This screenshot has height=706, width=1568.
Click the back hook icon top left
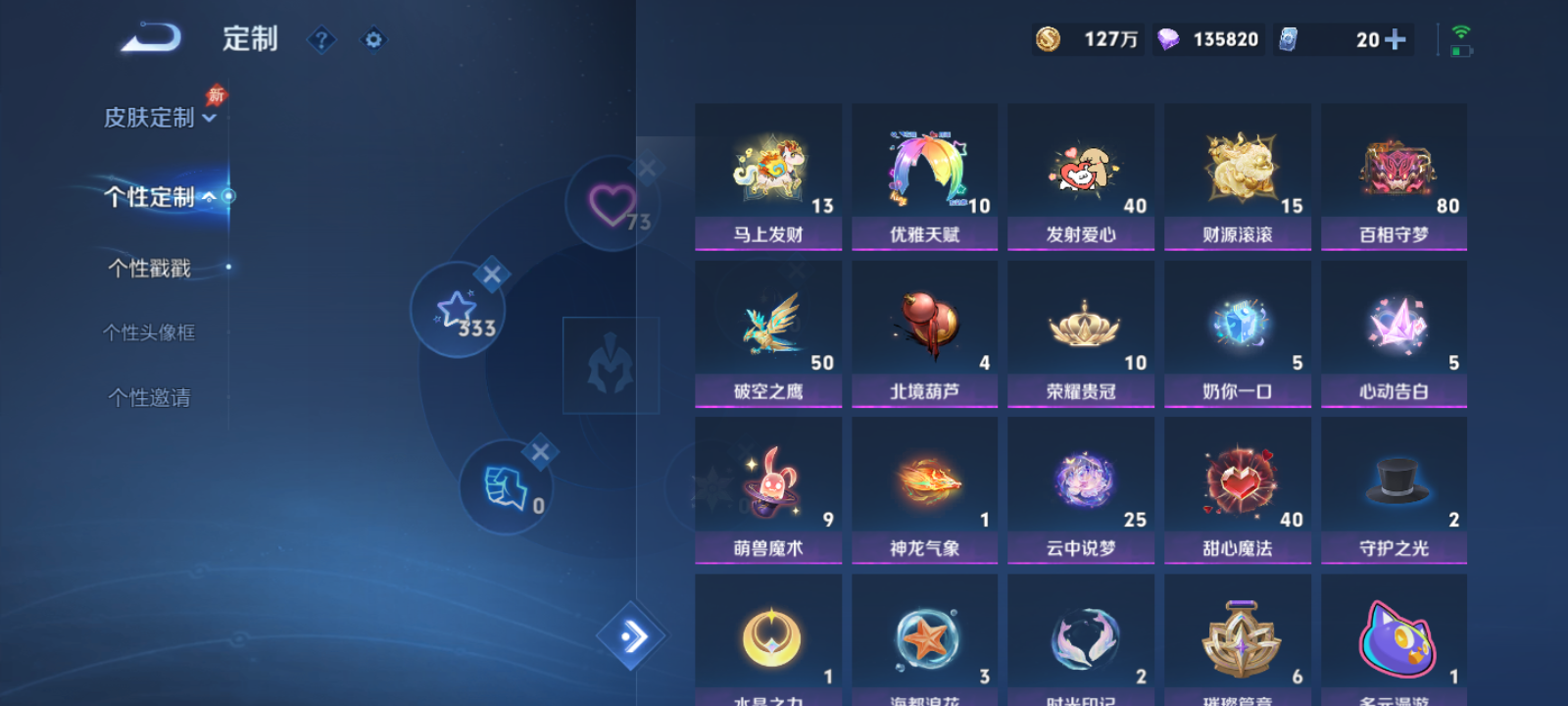tap(149, 37)
